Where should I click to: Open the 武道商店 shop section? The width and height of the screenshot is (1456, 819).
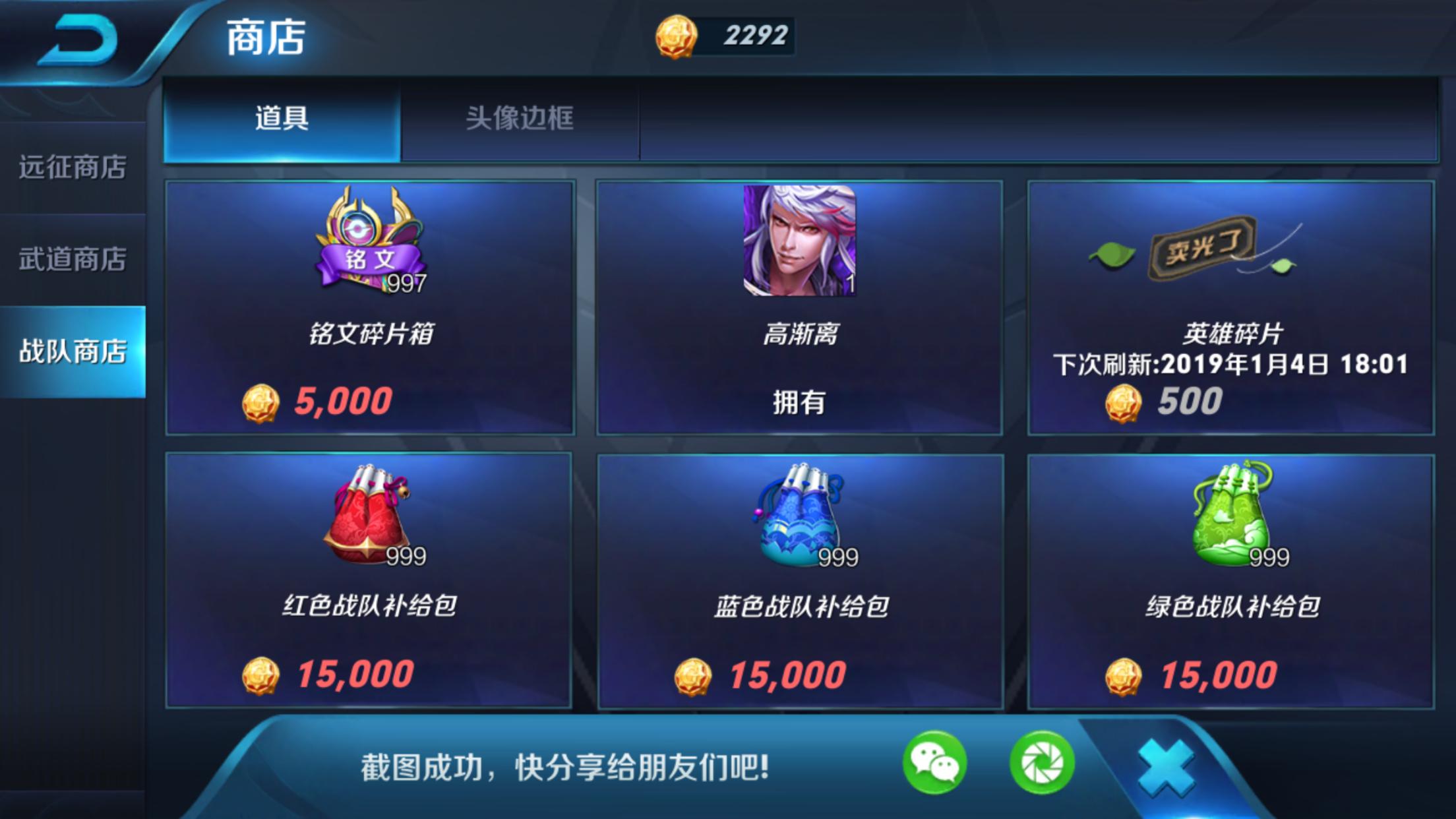(73, 257)
